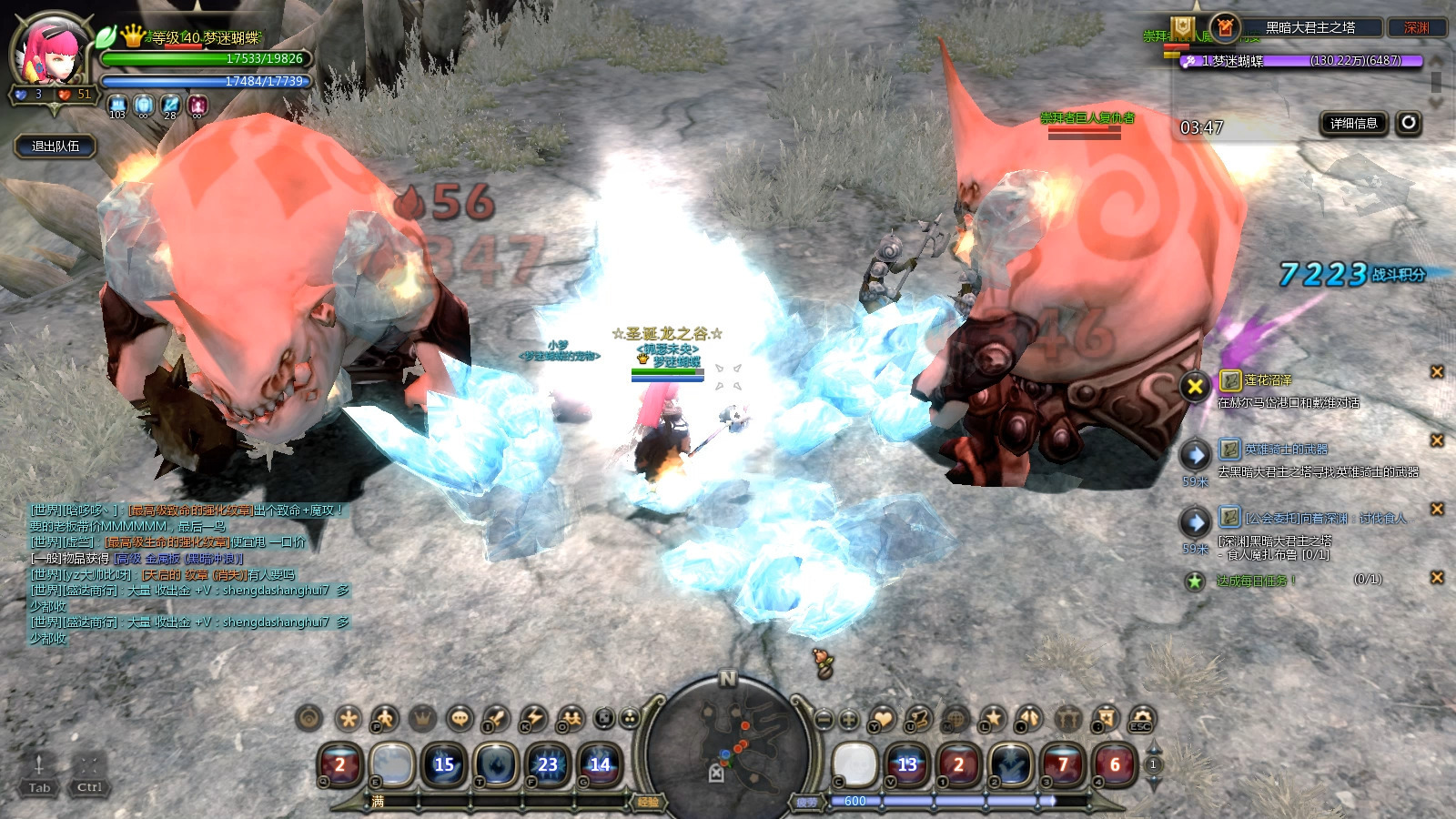Close the 莲花沼泽 quest tracker entry
The height and width of the screenshot is (819, 1456).
pyautogui.click(x=1437, y=372)
